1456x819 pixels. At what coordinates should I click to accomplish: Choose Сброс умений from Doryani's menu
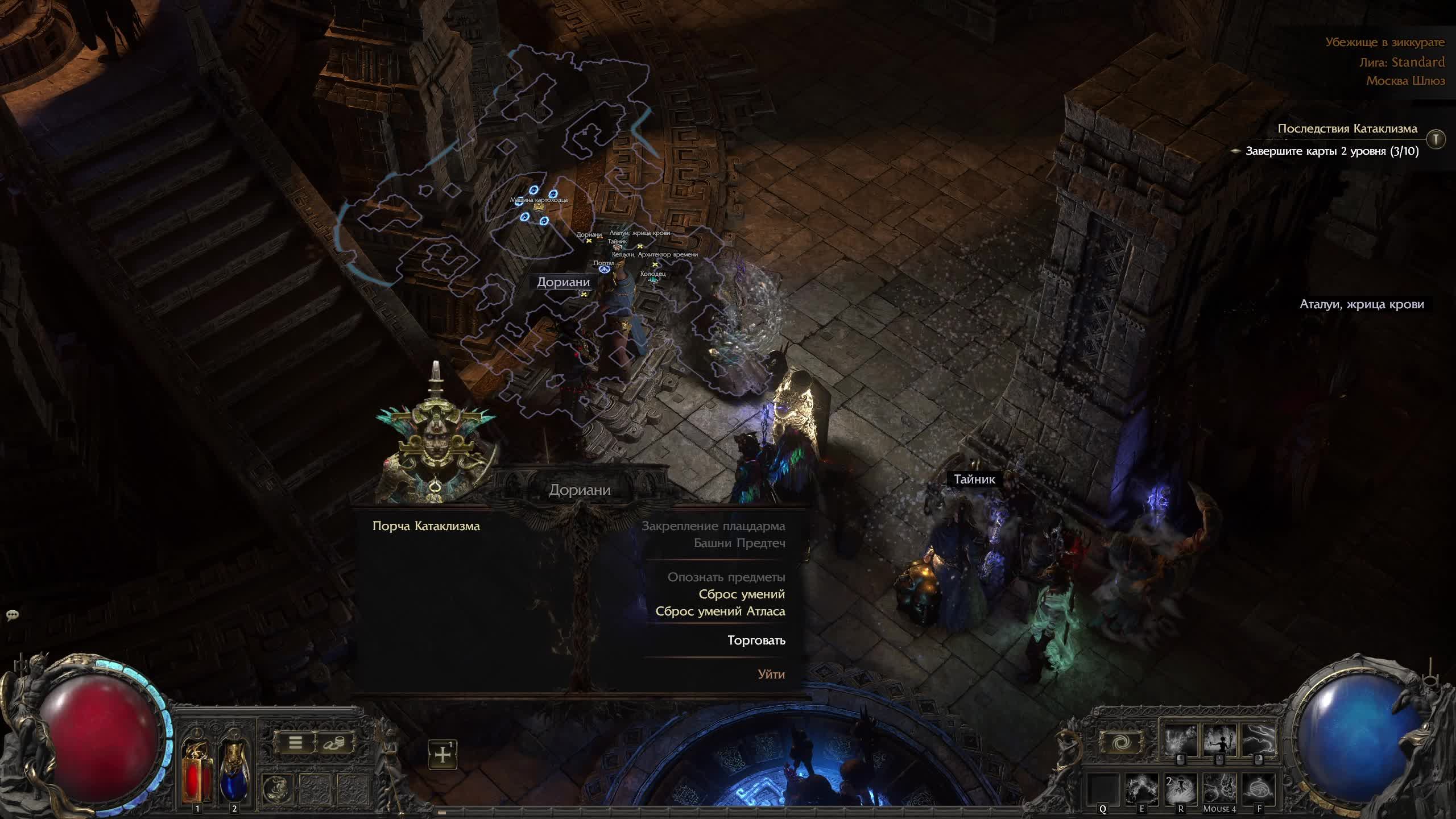741,594
